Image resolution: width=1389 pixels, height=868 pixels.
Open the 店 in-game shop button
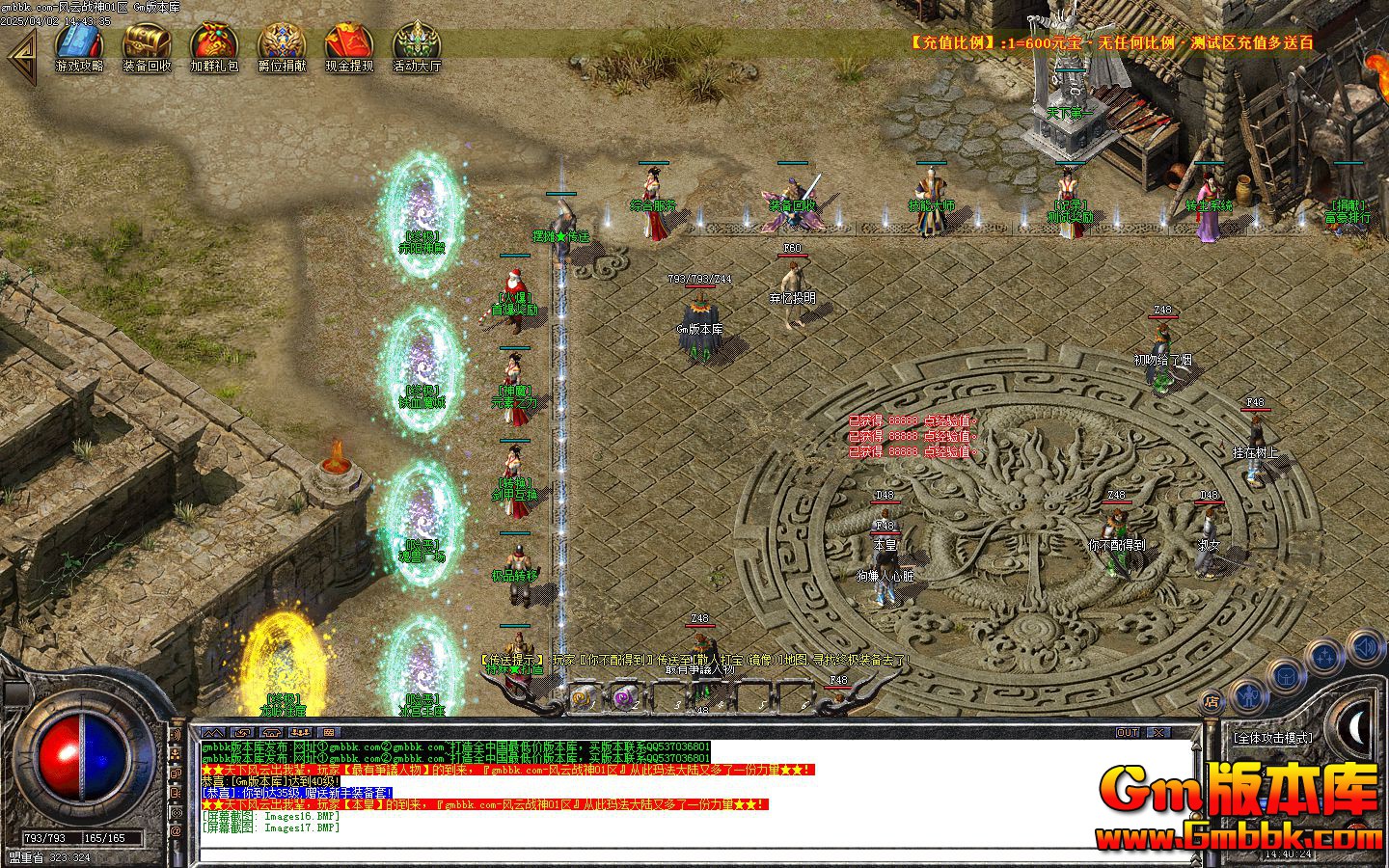tap(1213, 702)
